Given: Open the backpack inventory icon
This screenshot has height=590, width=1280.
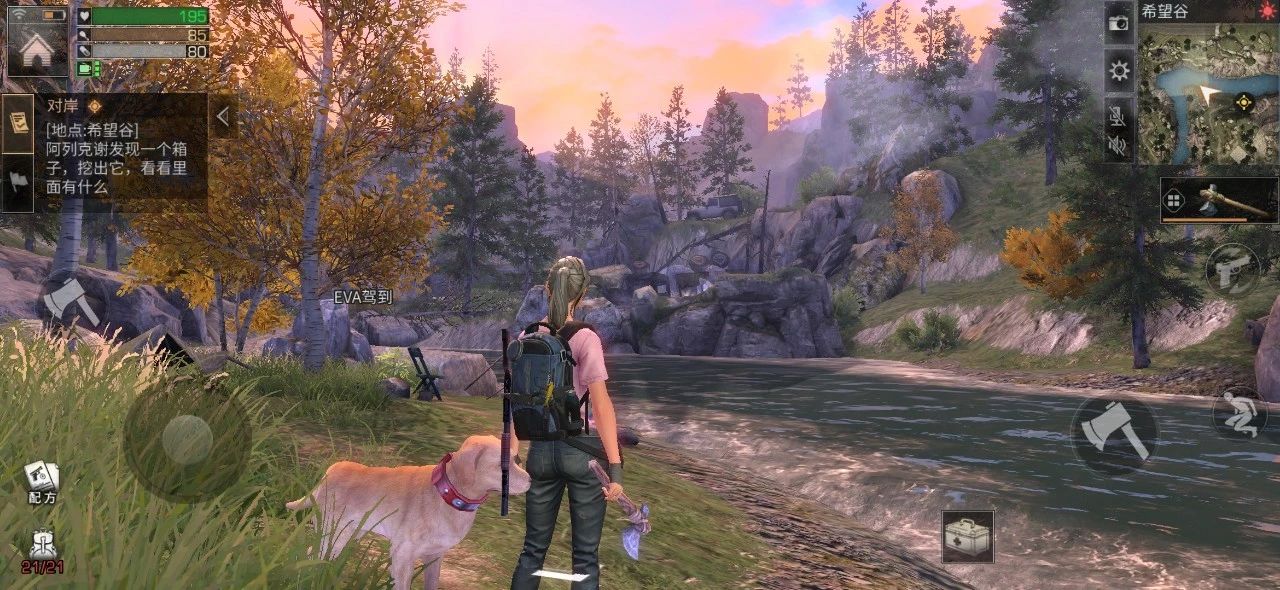Looking at the screenshot, I should click(x=42, y=551).
